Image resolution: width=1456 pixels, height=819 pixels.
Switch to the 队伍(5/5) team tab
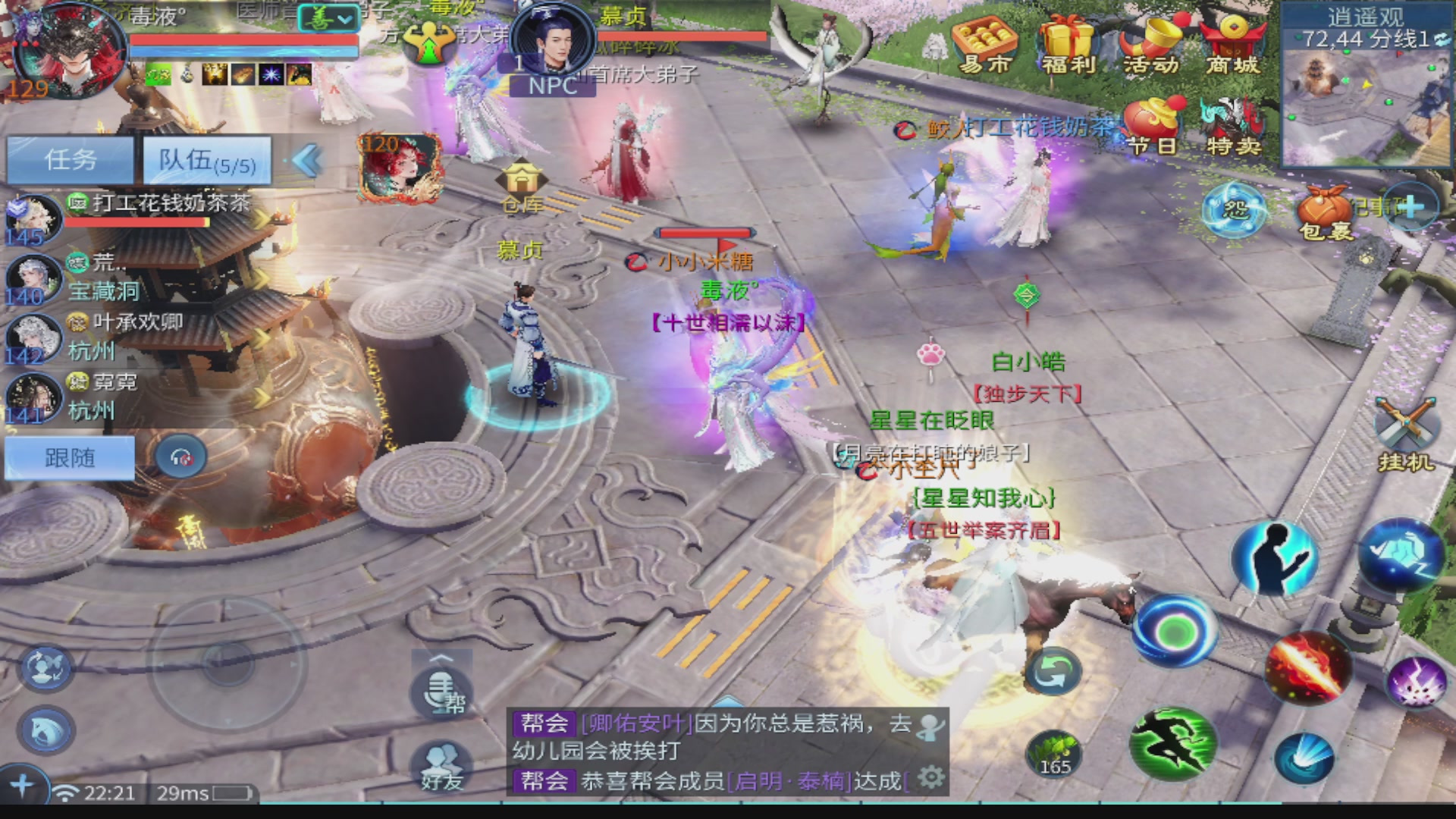click(206, 160)
